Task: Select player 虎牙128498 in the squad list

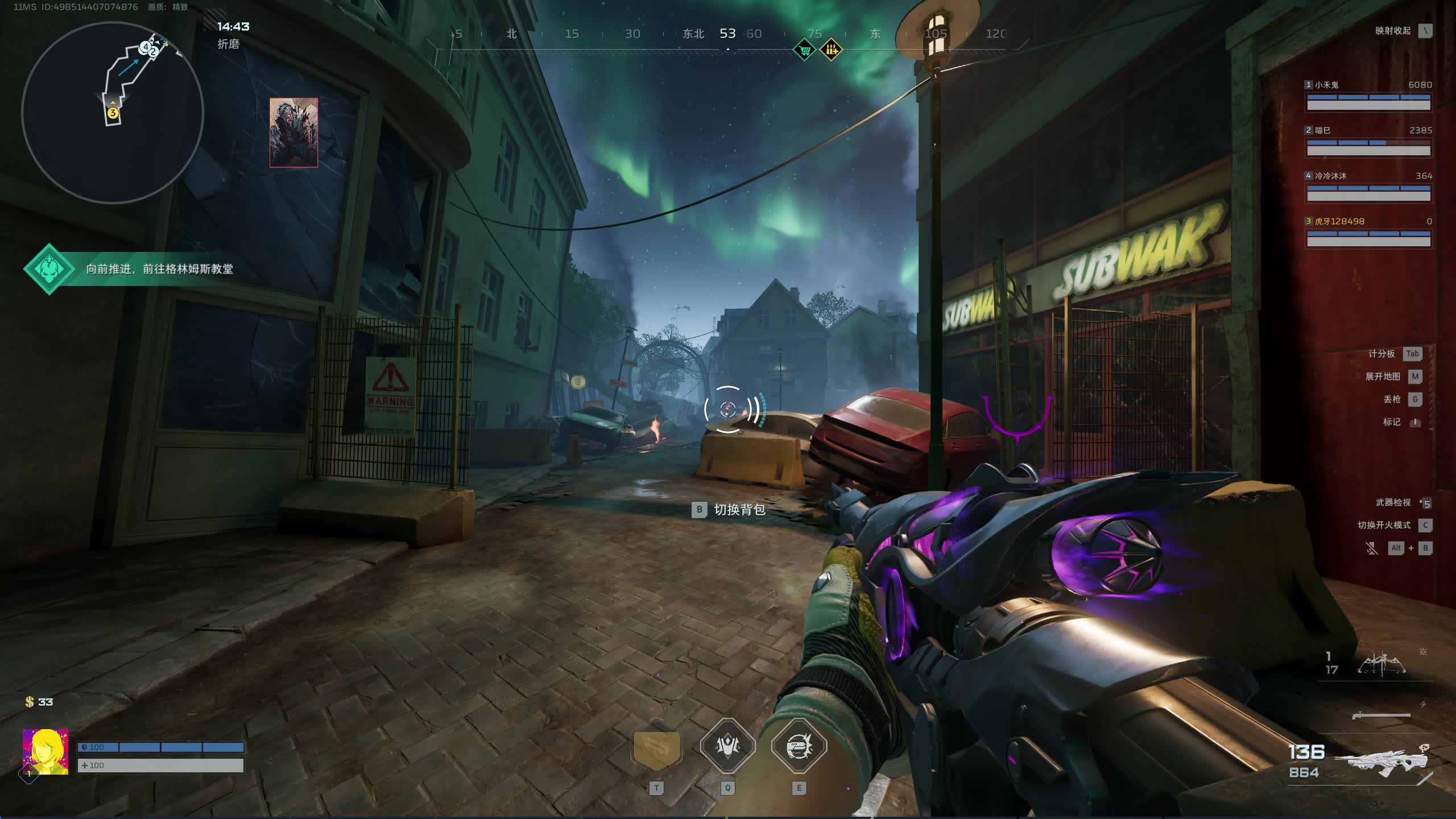Action: (1368, 233)
